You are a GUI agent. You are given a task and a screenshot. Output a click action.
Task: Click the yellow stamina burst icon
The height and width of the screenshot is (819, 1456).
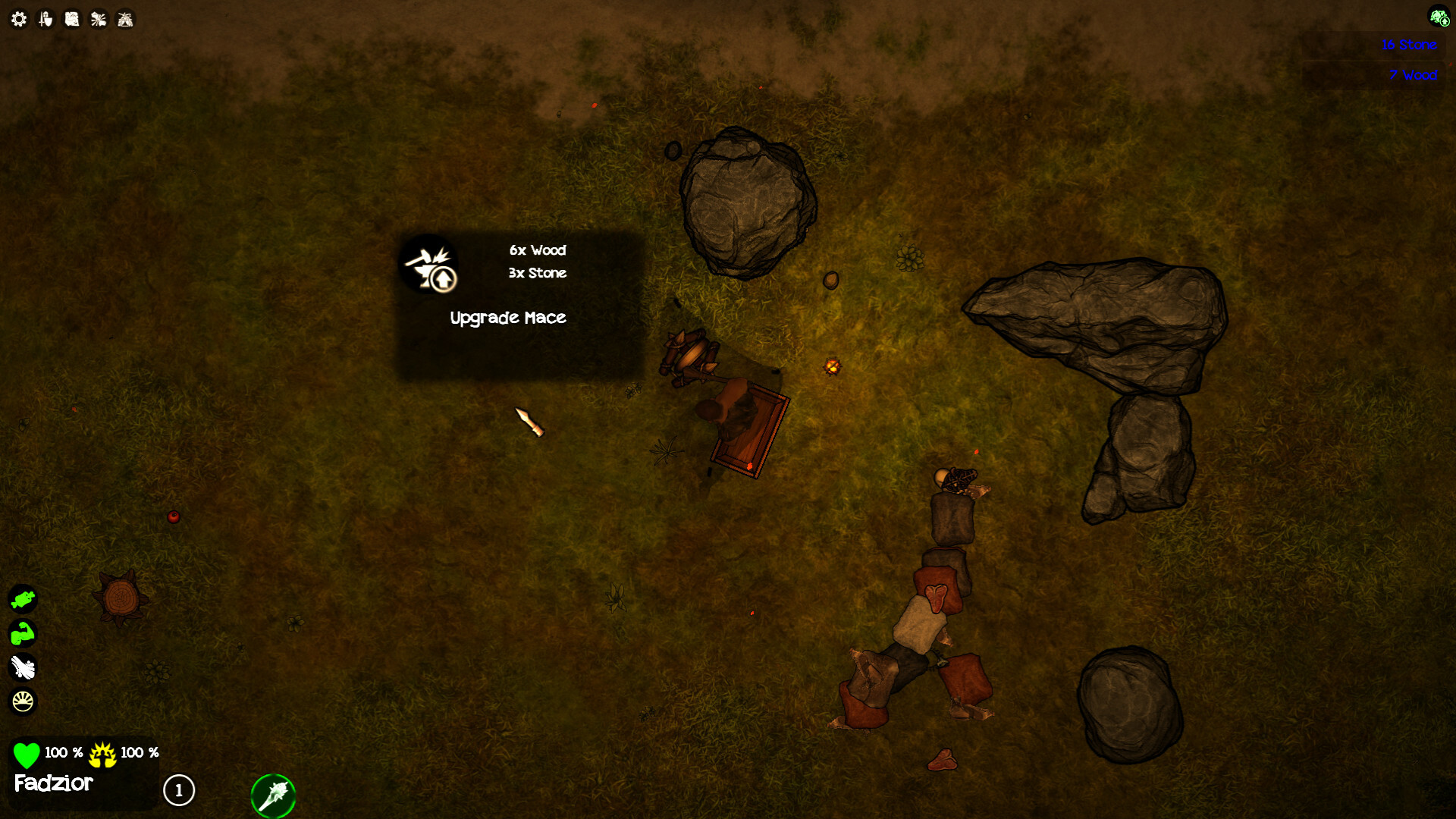pyautogui.click(x=102, y=754)
